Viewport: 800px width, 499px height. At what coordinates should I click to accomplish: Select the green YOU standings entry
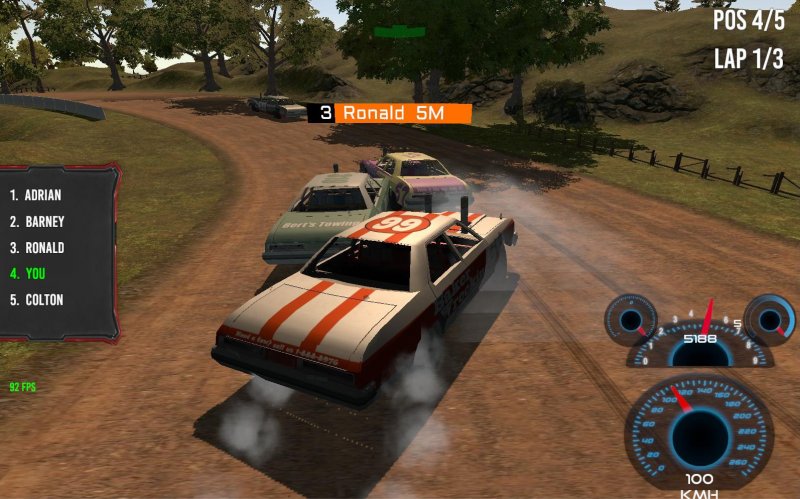[28, 273]
